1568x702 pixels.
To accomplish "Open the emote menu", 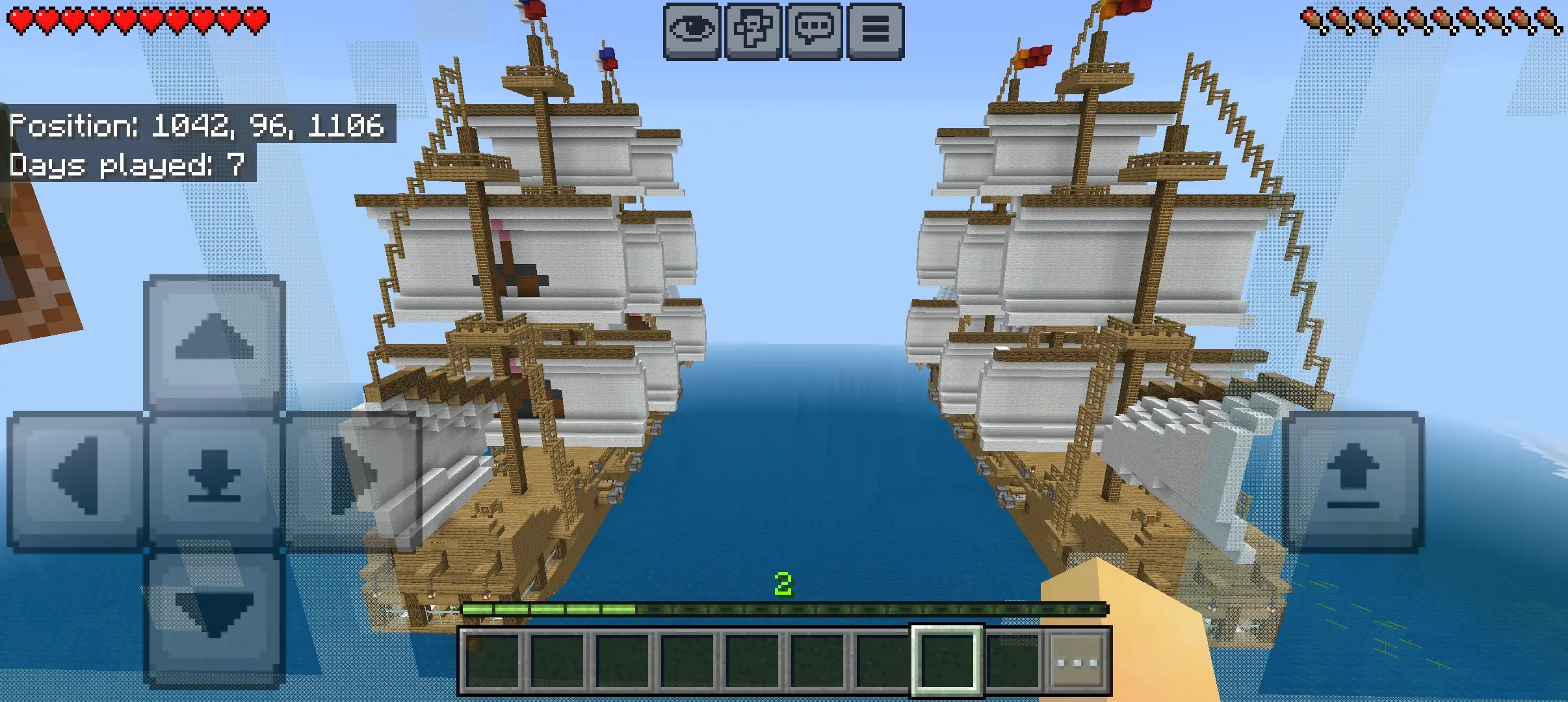I will point(753,31).
